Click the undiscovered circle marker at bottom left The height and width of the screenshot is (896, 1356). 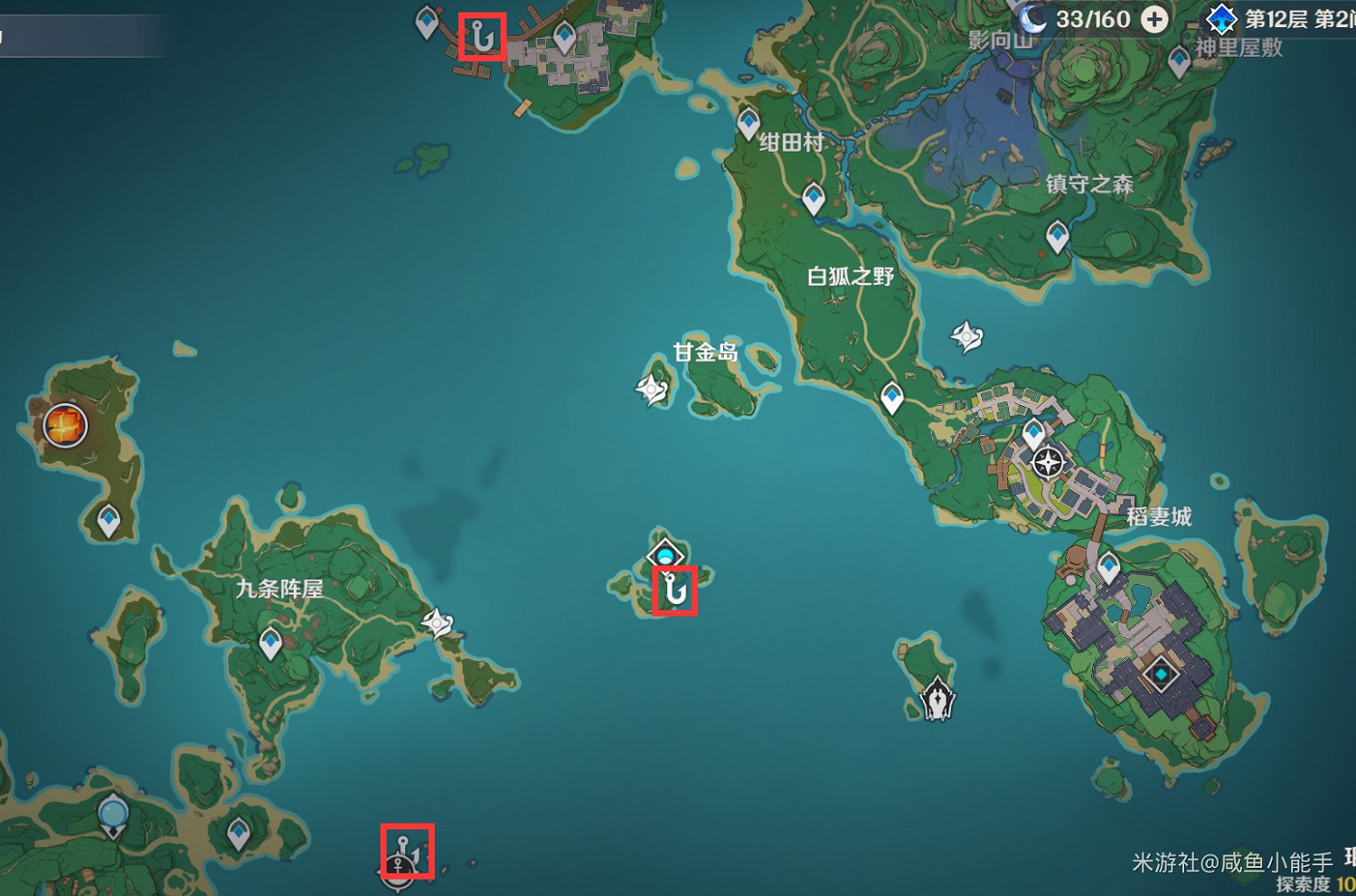(x=112, y=812)
